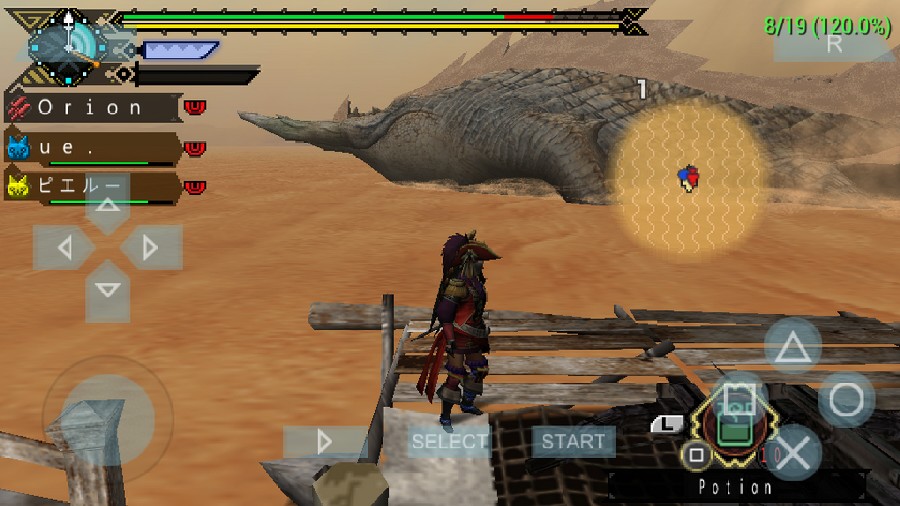900x506 pixels.
Task: Toggle the emulator fast-forward arrow button
Action: pos(324,442)
